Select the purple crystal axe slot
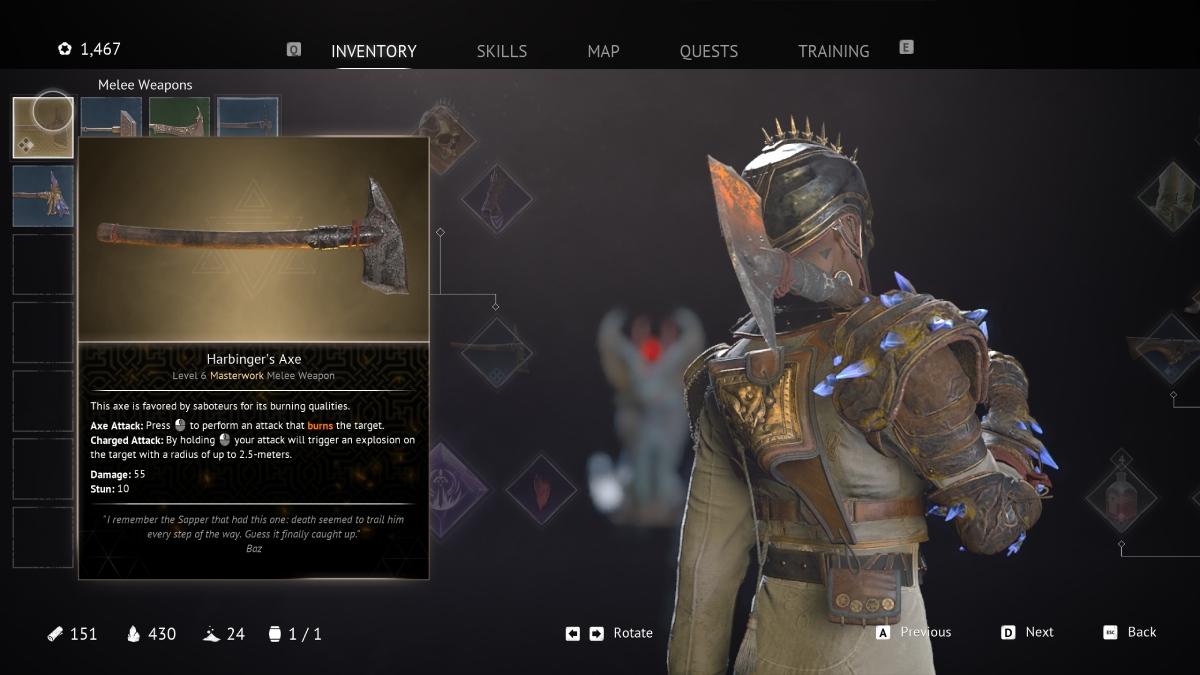The image size is (1200, 675). point(43,196)
